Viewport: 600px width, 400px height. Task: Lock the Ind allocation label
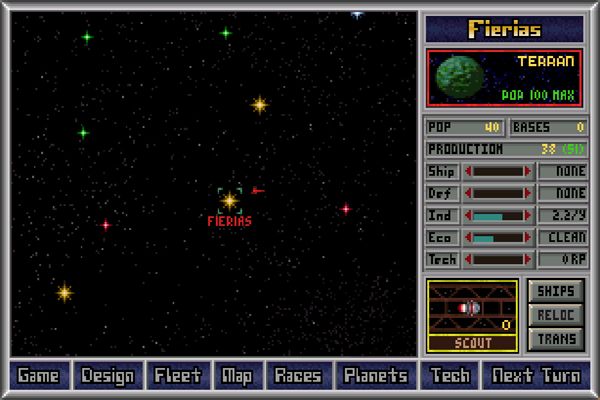tap(442, 215)
